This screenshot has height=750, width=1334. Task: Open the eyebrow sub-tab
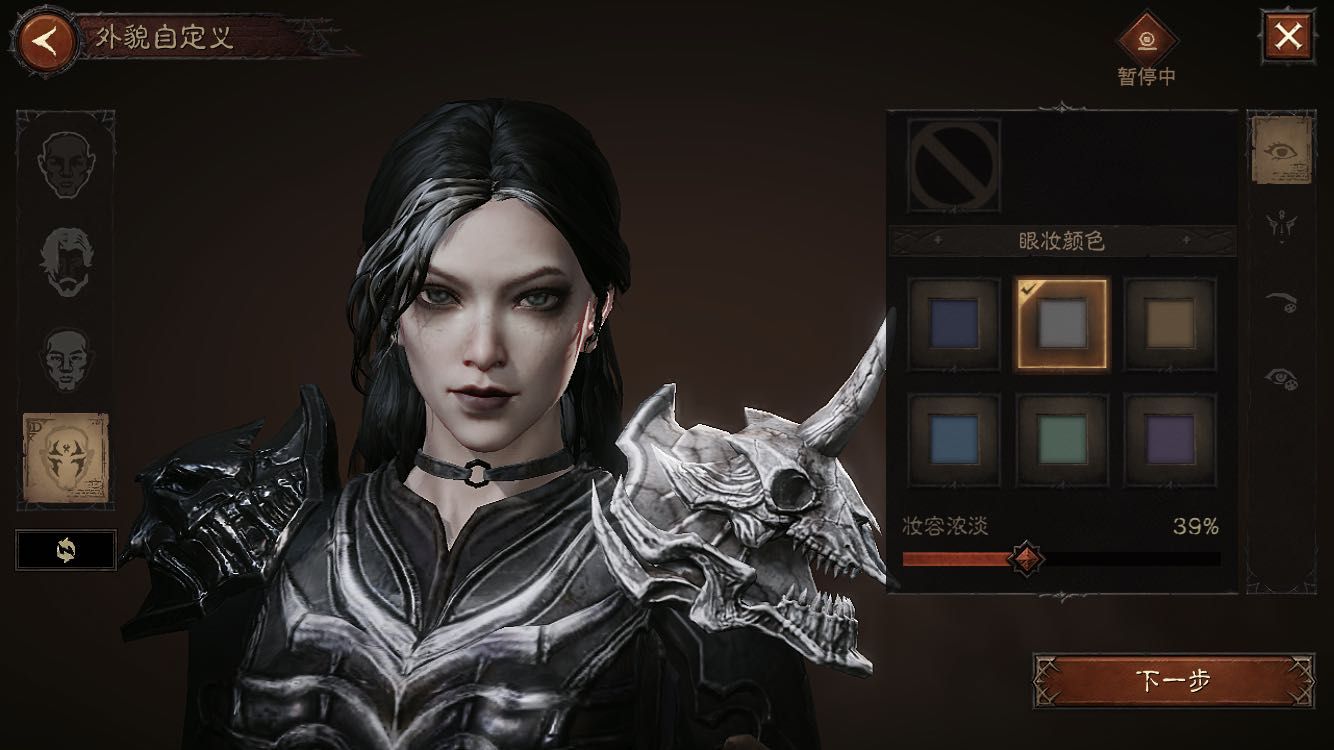pos(1282,302)
